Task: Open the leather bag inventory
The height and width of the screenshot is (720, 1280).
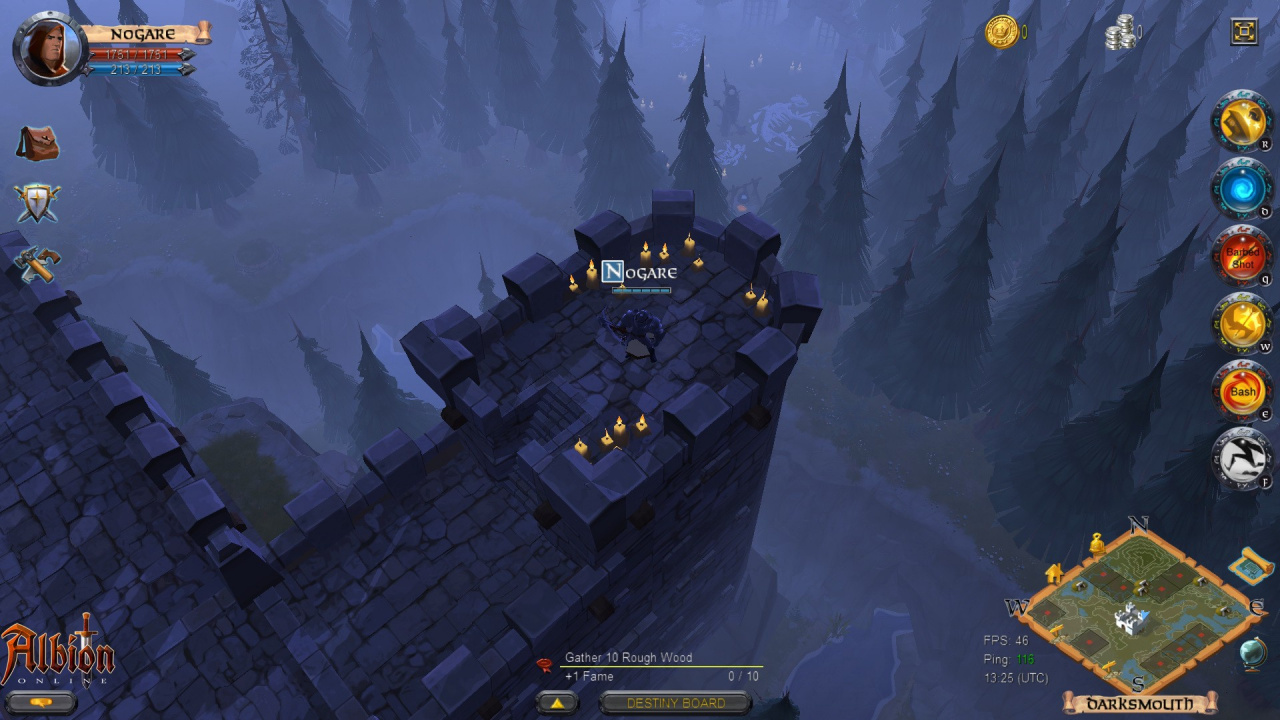Action: click(38, 144)
